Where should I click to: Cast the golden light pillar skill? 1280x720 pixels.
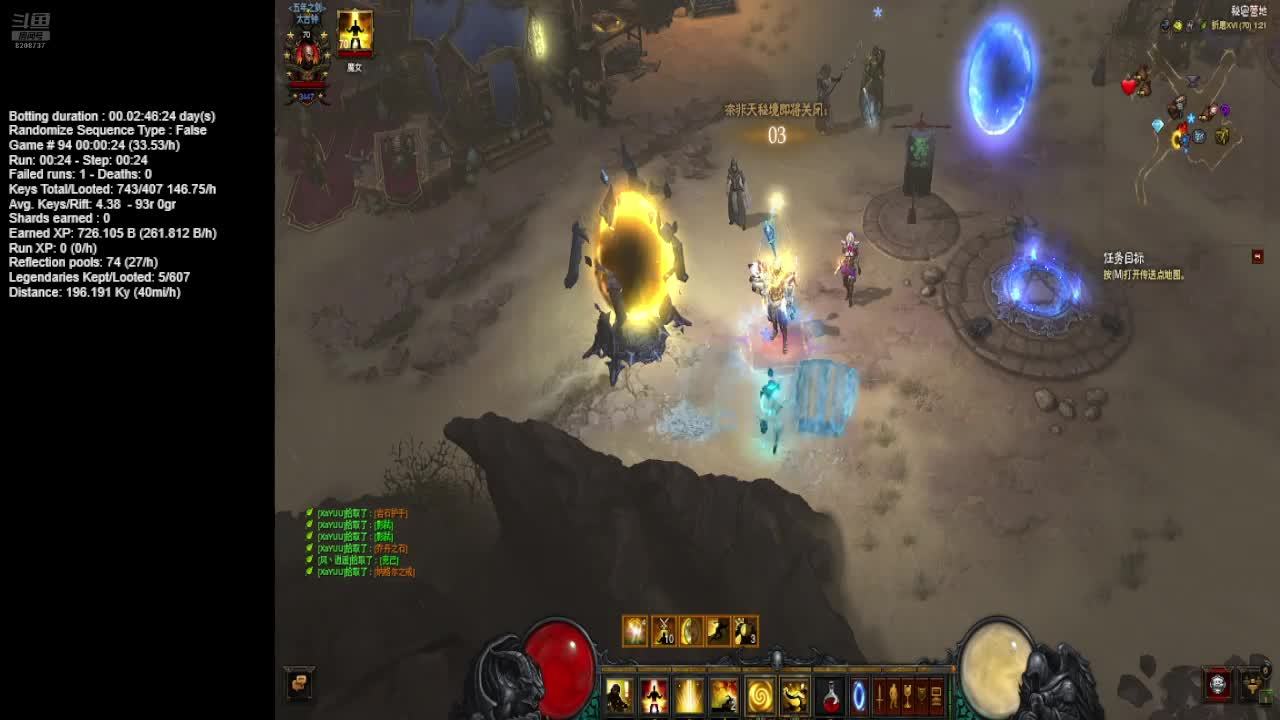coord(689,695)
